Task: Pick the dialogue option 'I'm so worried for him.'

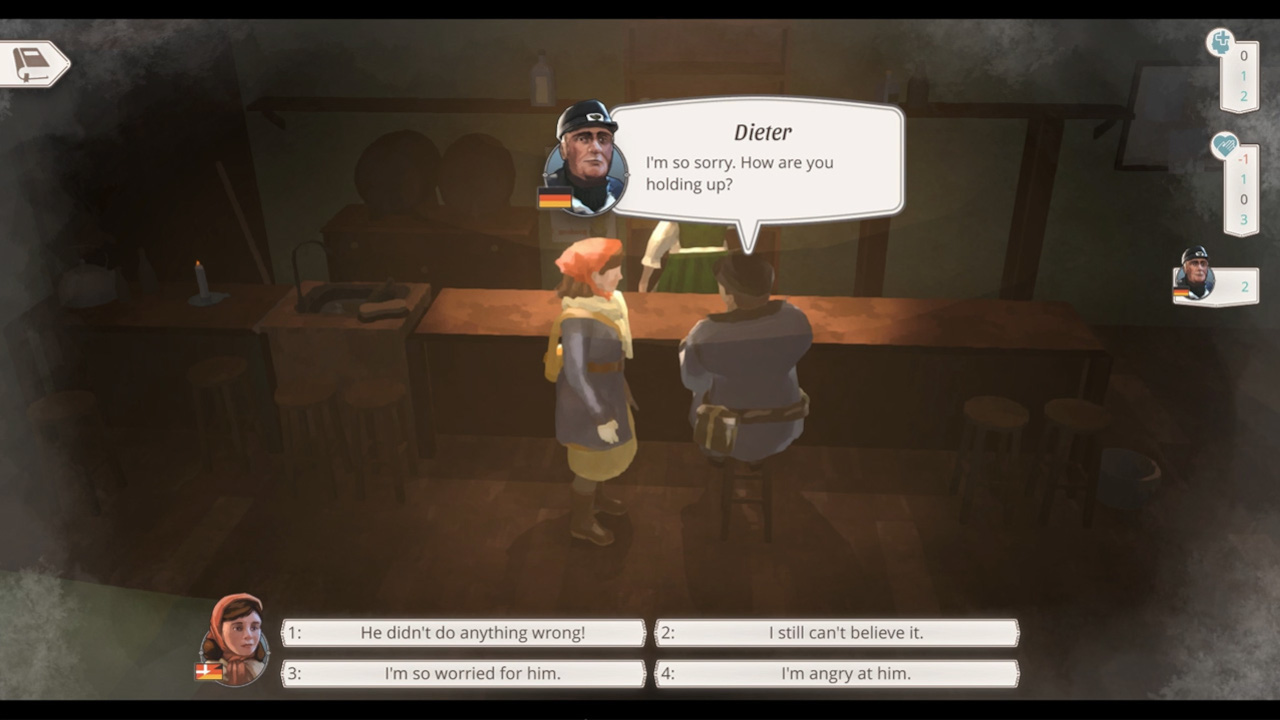Action: [462, 673]
